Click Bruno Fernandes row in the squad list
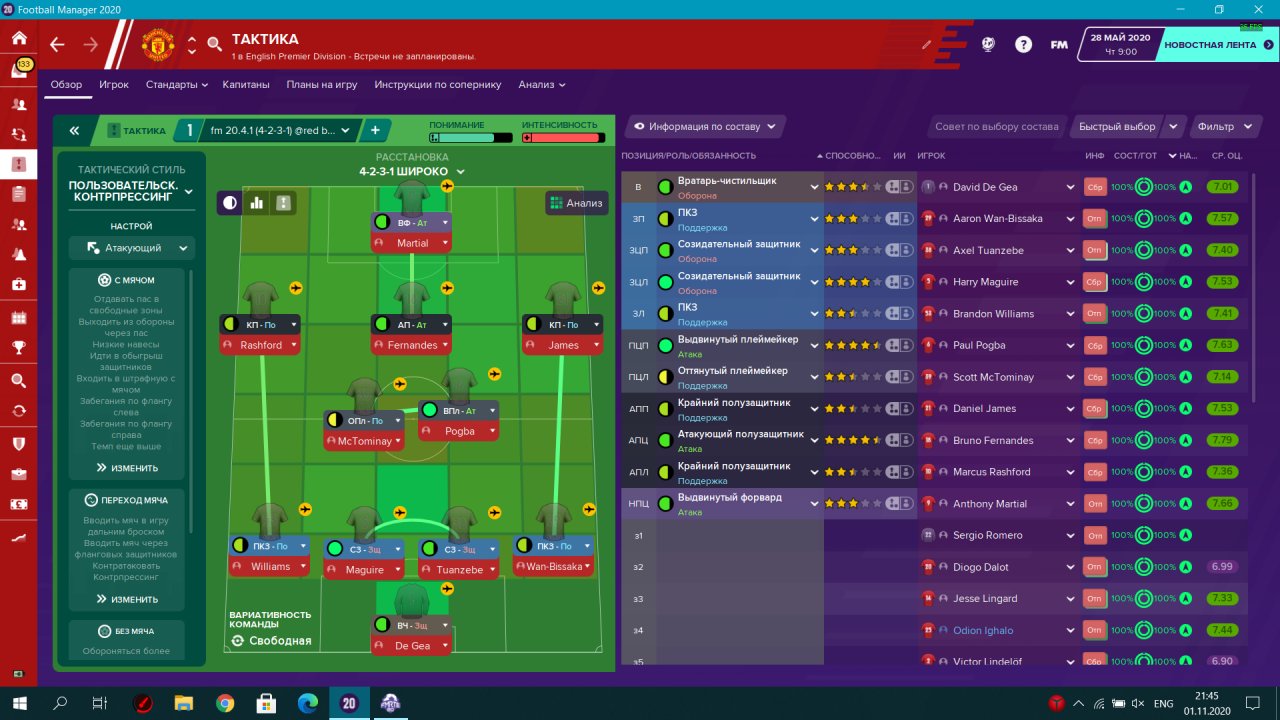 point(992,440)
